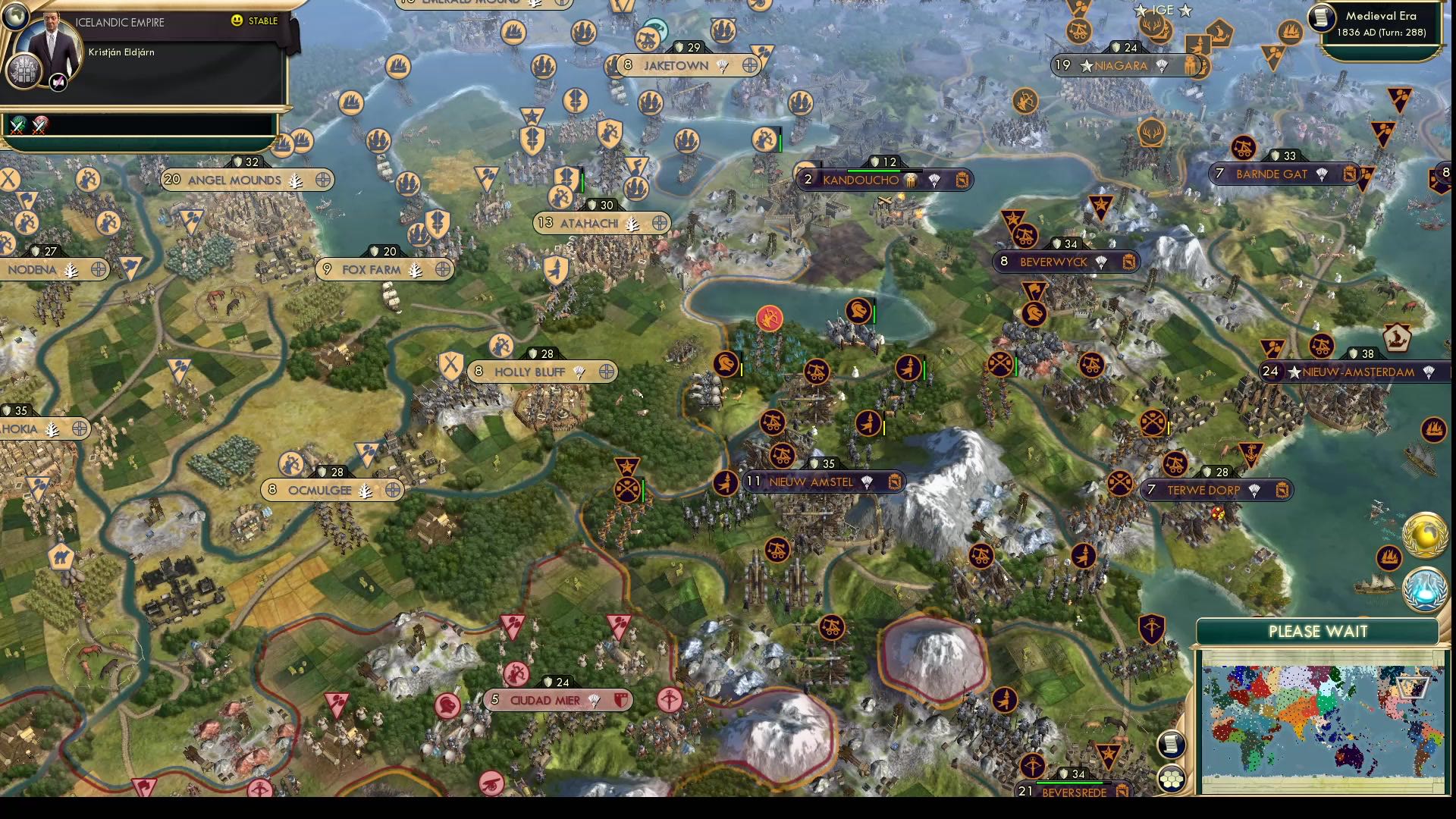Image resolution: width=1456 pixels, height=819 pixels.
Task: Click the STABLE happiness smiley indicator
Action: tap(237, 20)
